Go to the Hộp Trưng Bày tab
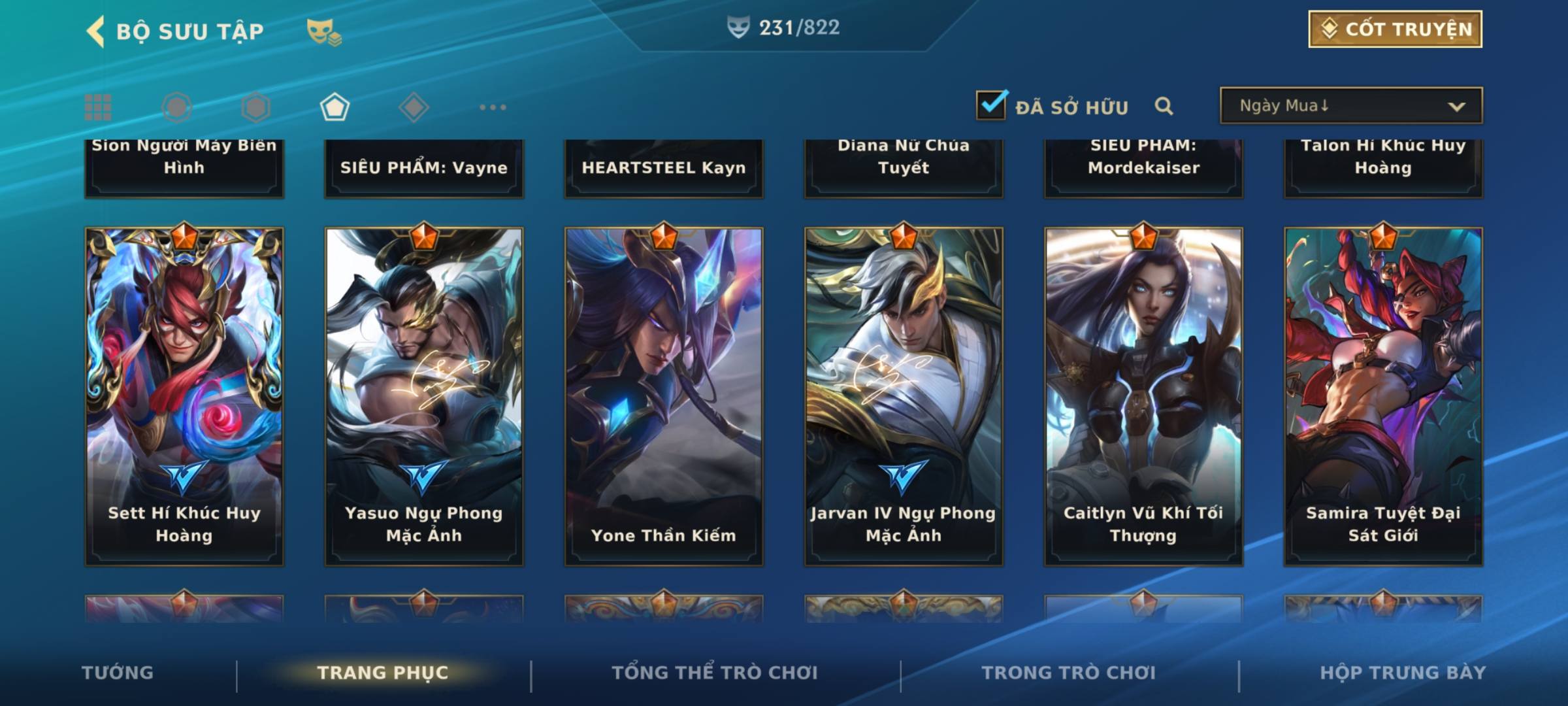 [1403, 673]
